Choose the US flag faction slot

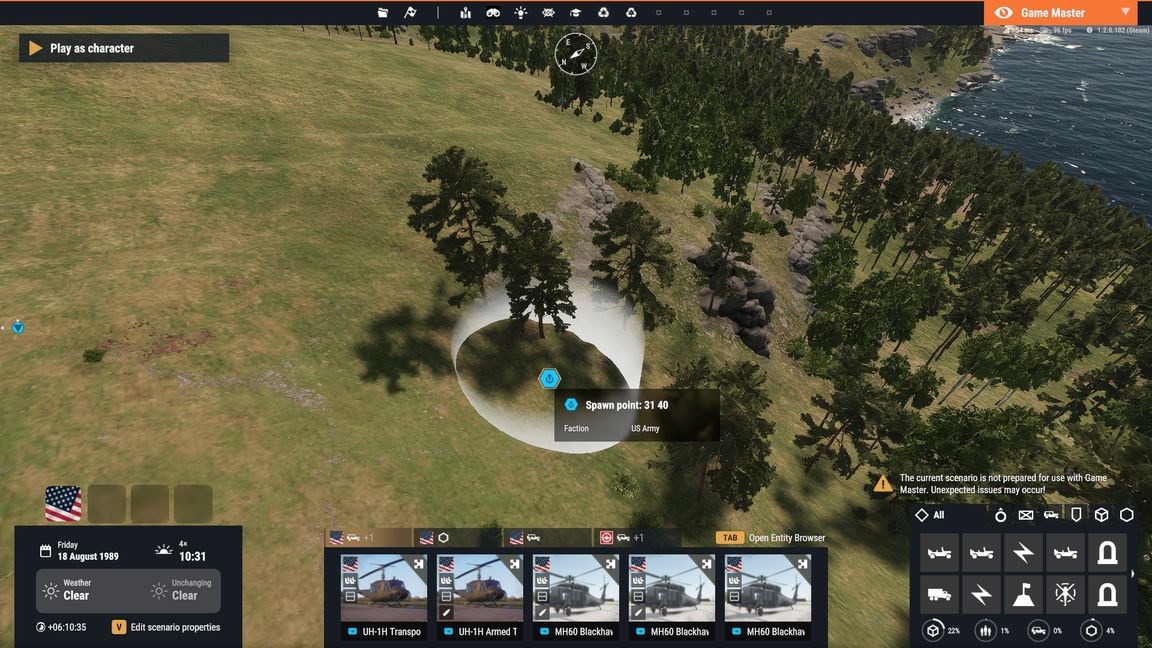click(x=63, y=503)
